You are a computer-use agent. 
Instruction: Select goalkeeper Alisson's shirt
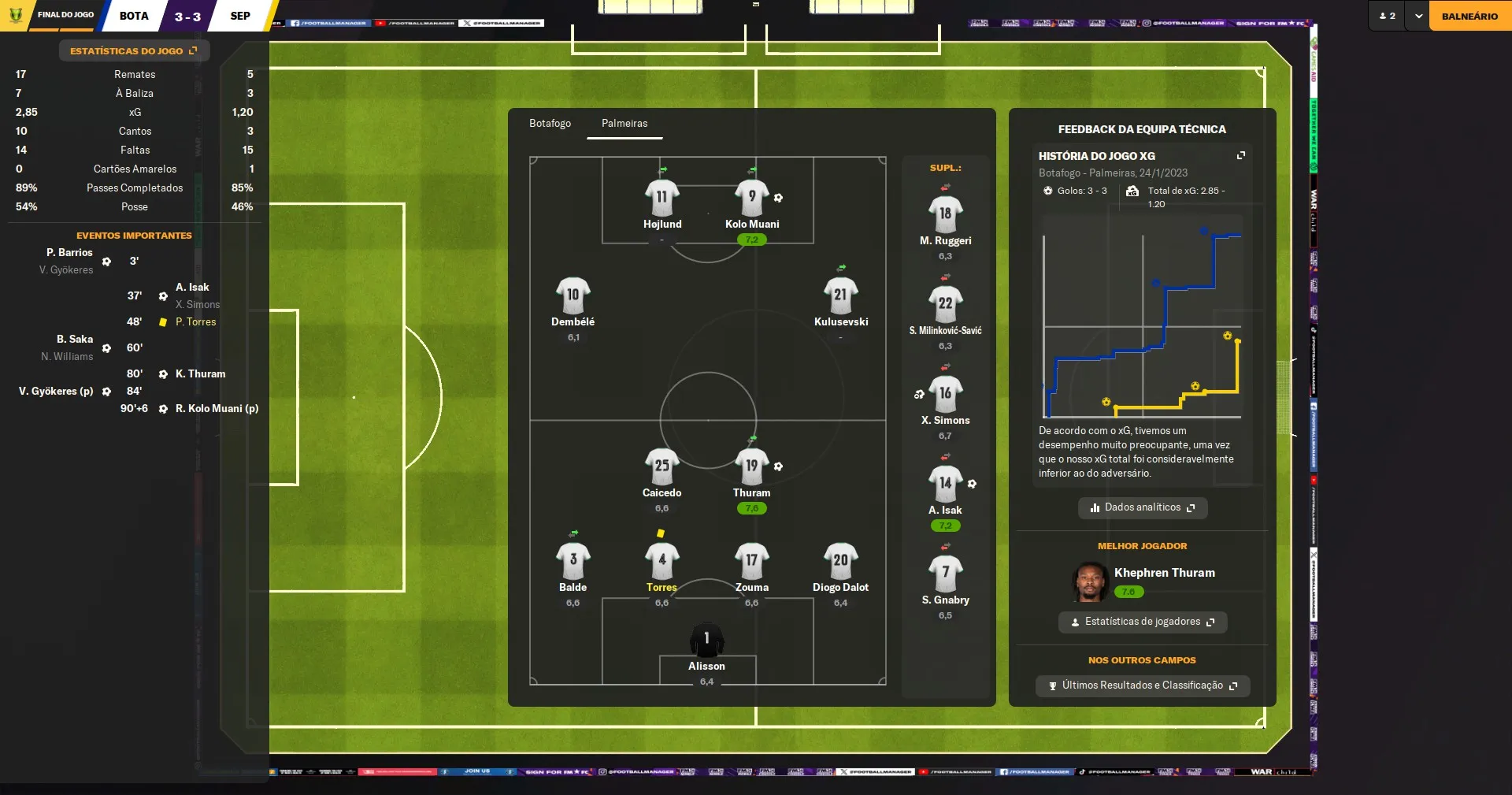click(x=706, y=639)
